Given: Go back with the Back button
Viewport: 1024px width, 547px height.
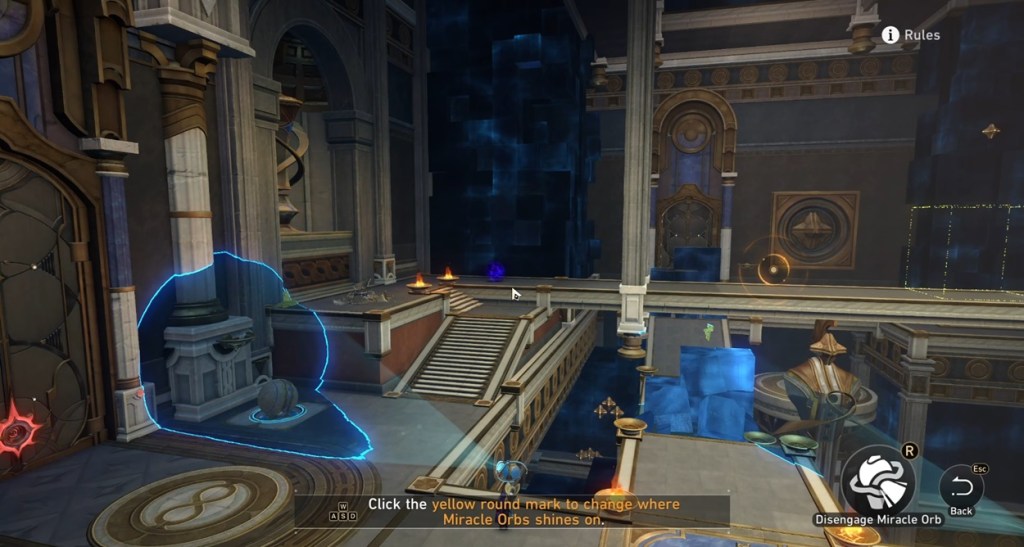Looking at the screenshot, I should tap(961, 487).
